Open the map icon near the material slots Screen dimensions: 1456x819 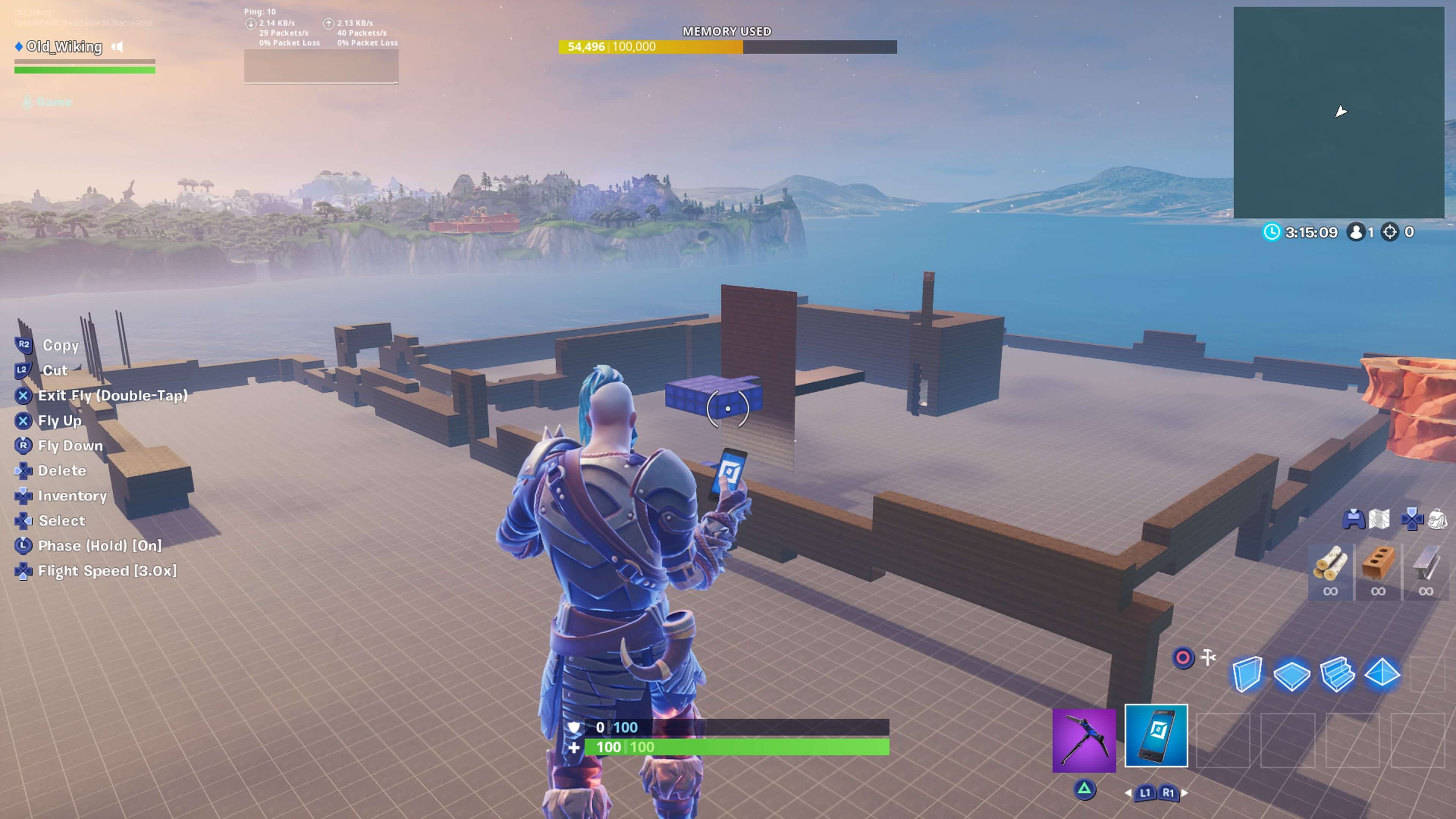(x=1379, y=519)
